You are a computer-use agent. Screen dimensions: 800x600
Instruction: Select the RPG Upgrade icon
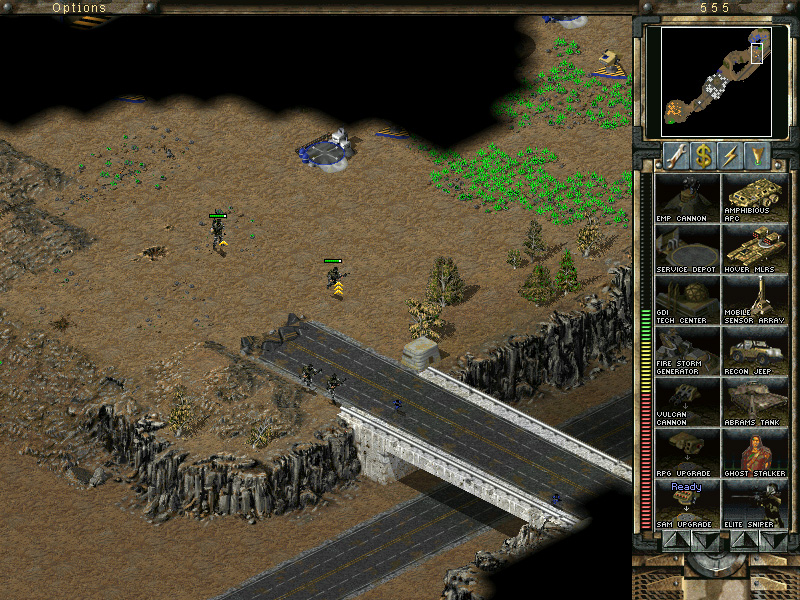click(x=686, y=453)
